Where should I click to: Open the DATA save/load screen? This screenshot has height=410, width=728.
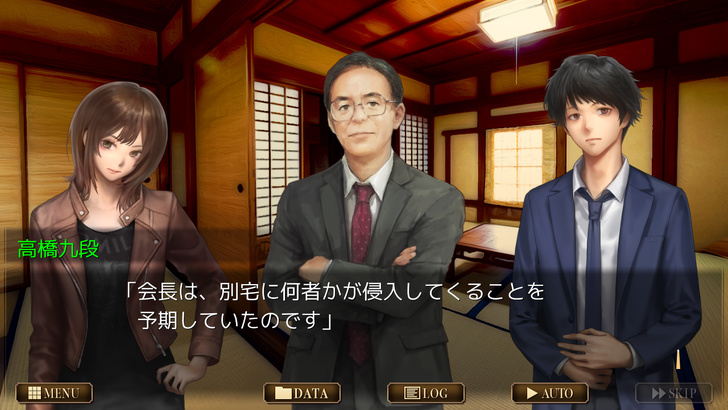point(302,393)
